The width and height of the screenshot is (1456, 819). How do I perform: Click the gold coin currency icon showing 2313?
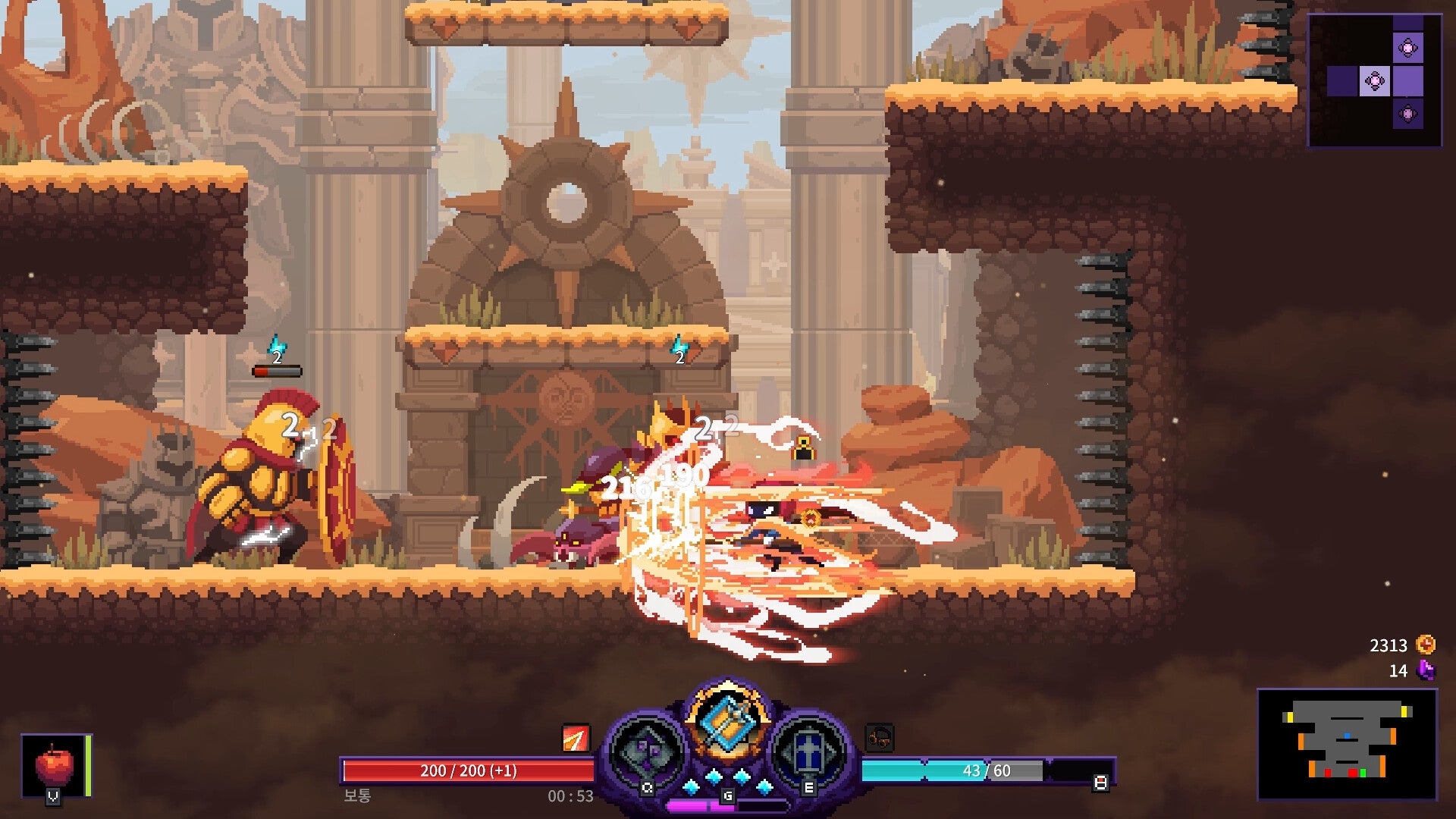click(x=1423, y=645)
